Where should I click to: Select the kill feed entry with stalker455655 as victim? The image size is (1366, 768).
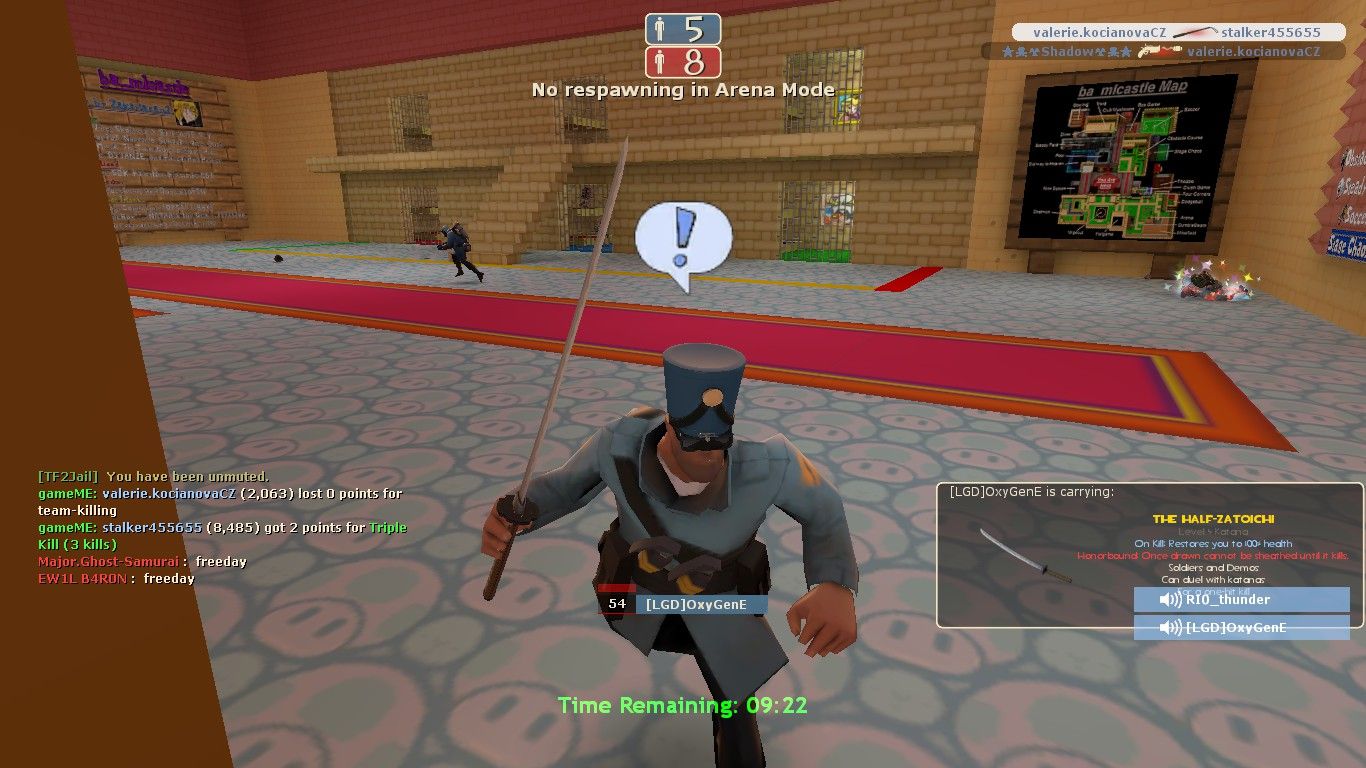(x=1178, y=32)
